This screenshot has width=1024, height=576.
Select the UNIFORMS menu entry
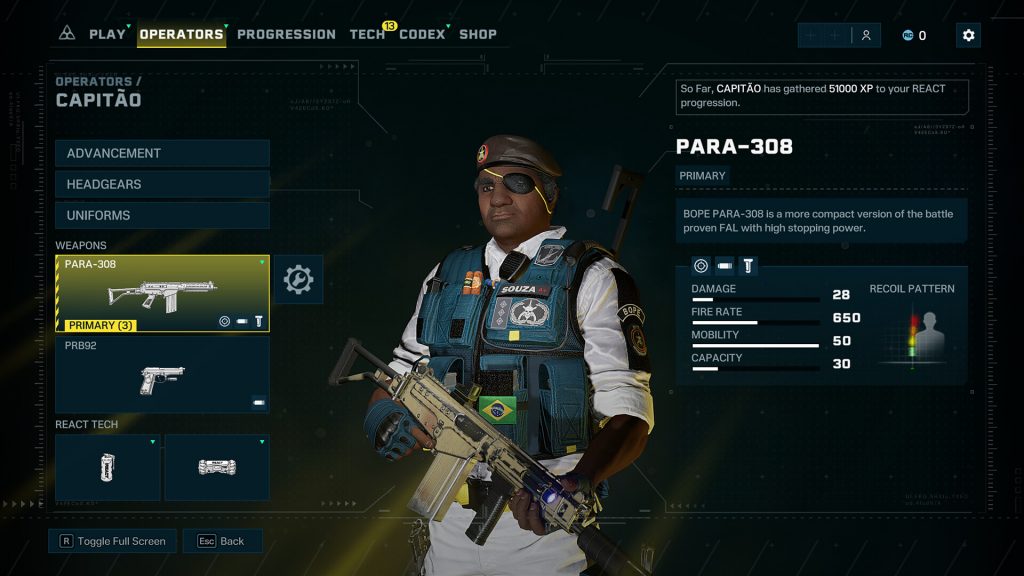pos(162,215)
